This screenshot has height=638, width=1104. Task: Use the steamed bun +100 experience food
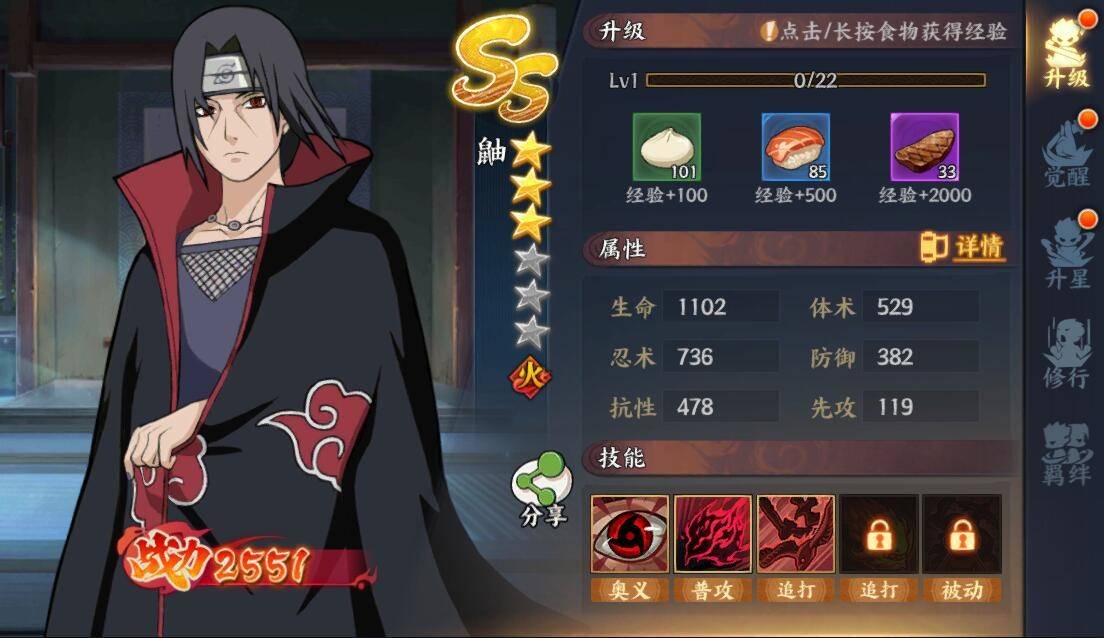click(666, 147)
